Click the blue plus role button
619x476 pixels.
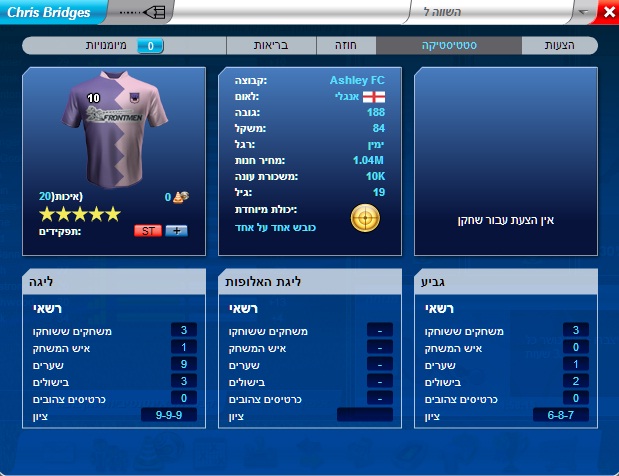(175, 230)
